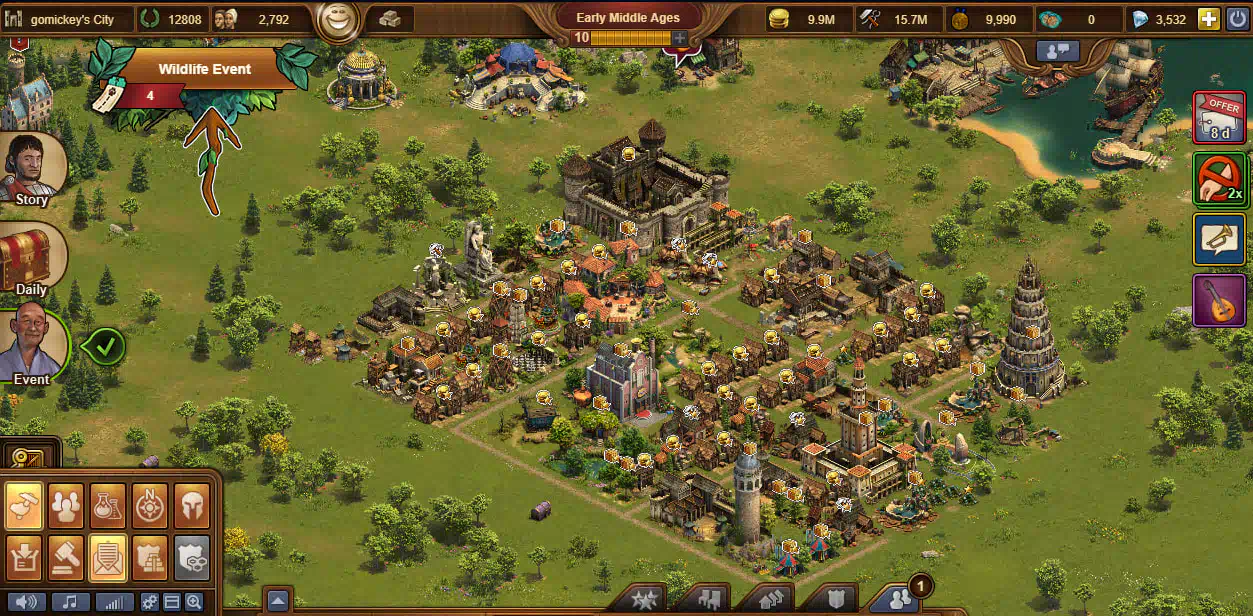Open the continent map compass button
Screen dimensions: 1253x616
150,505
